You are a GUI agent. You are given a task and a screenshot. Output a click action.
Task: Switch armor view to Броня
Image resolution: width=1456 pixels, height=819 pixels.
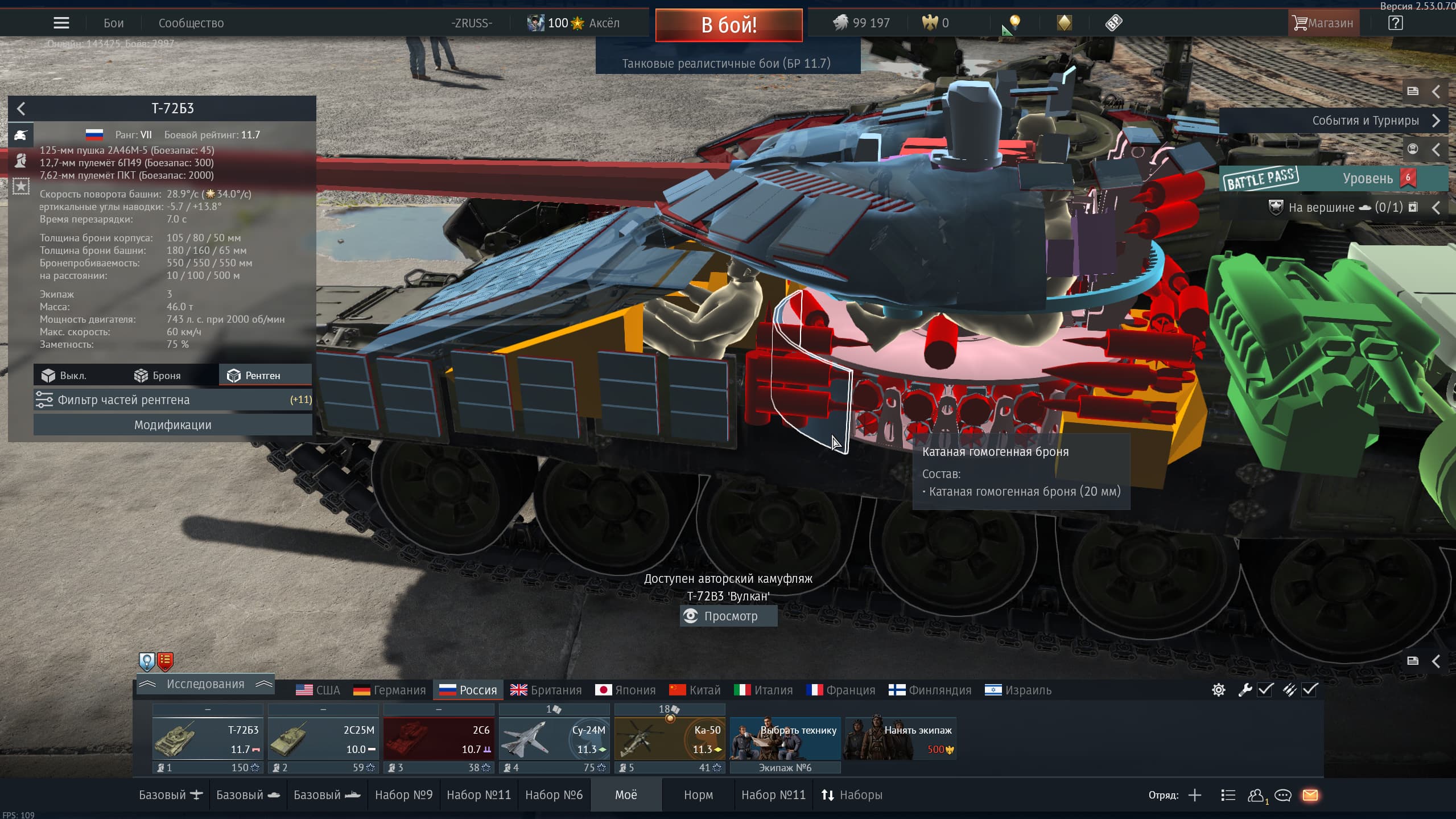(158, 376)
